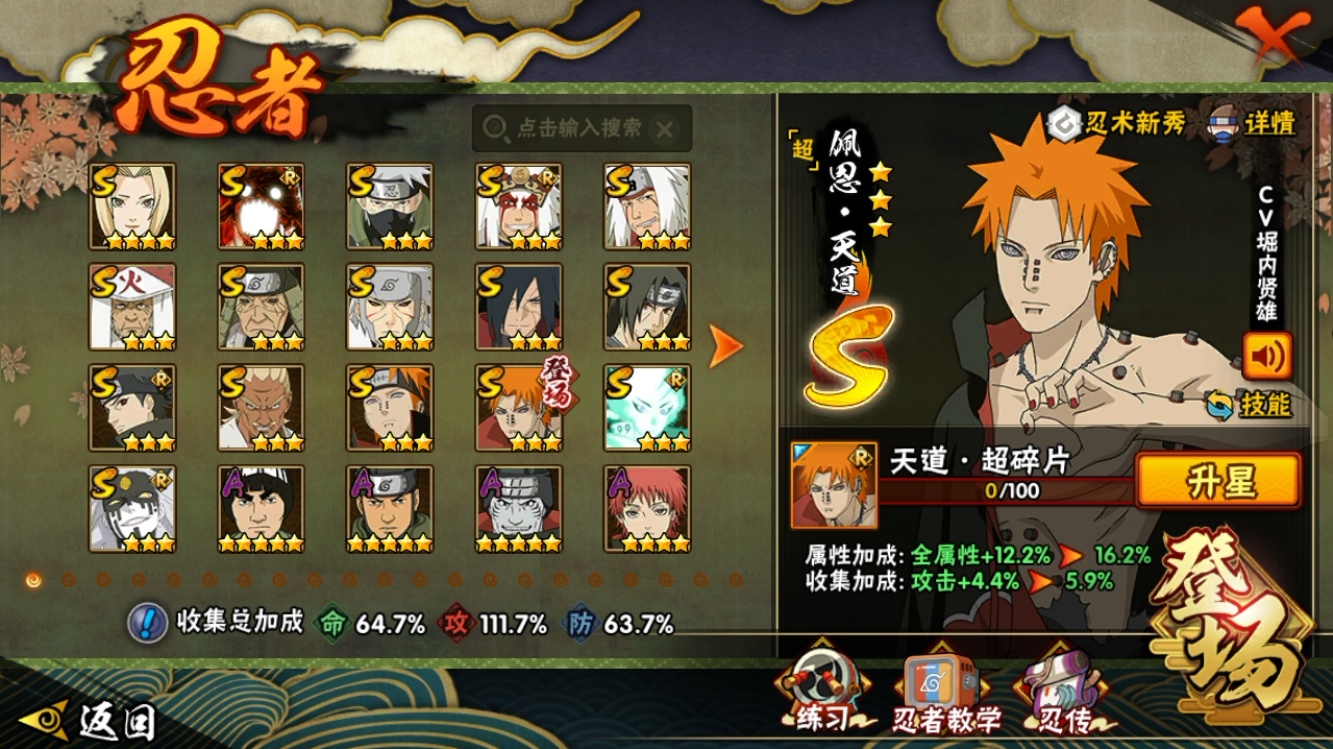Open the 忍传 ninja biography
Viewport: 1333px width, 749px height.
pos(1064,692)
